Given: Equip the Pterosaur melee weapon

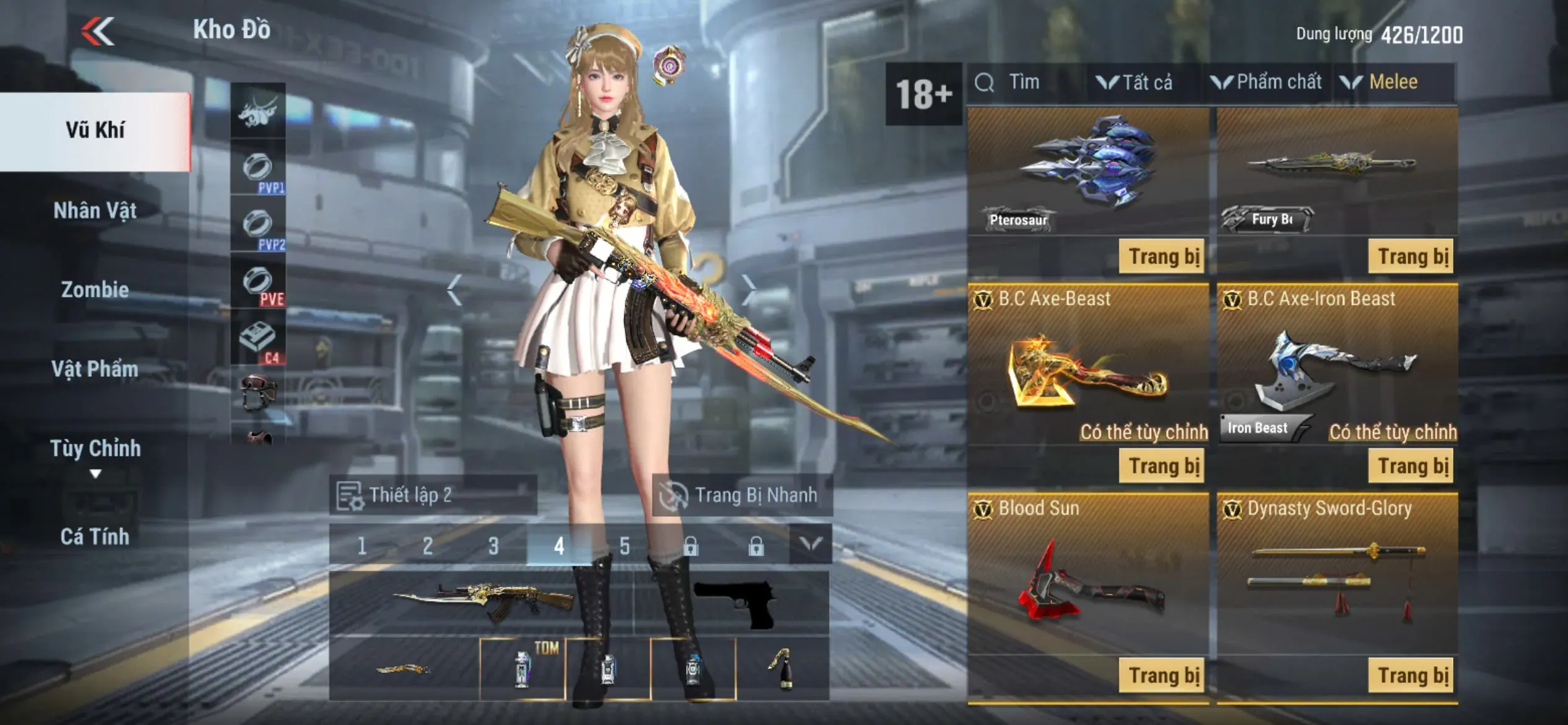Looking at the screenshot, I should coord(1162,256).
